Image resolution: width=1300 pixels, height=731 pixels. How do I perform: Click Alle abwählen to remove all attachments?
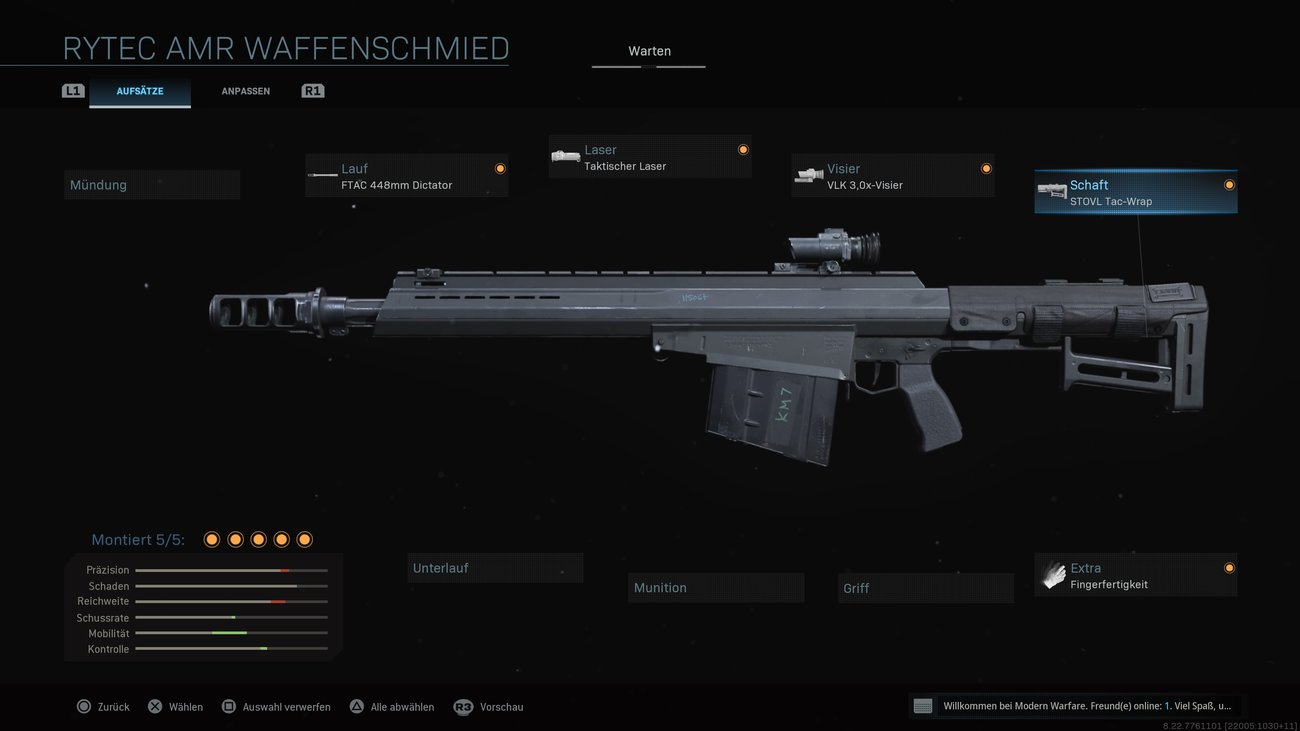click(x=390, y=706)
